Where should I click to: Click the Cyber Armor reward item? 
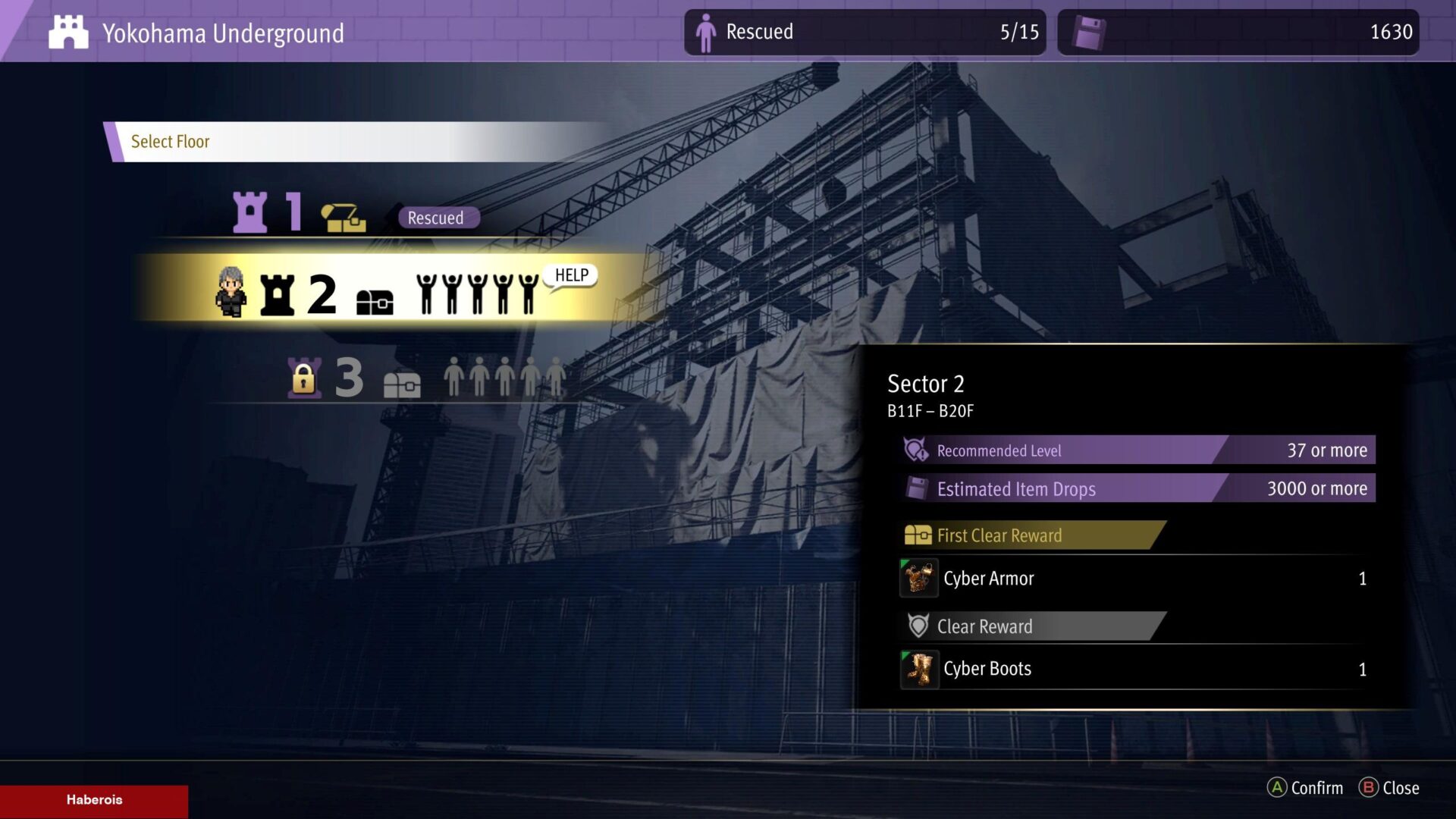(988, 579)
